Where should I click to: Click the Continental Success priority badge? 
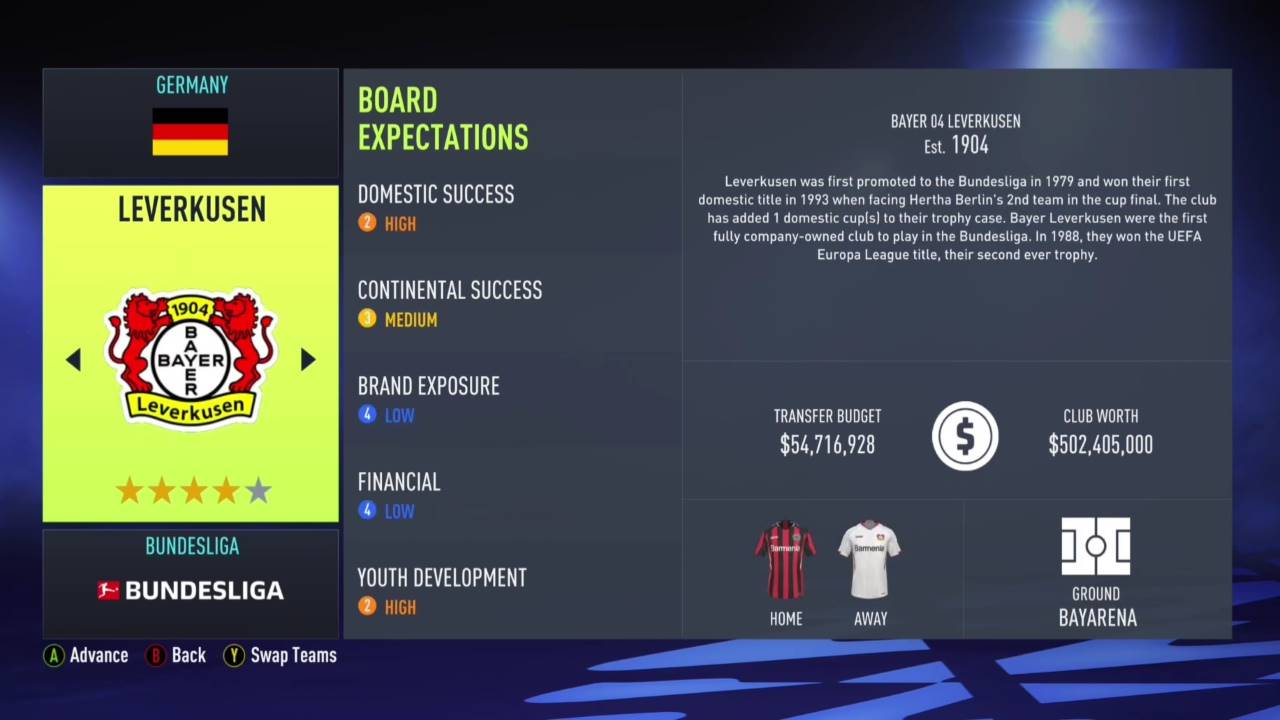(367, 319)
